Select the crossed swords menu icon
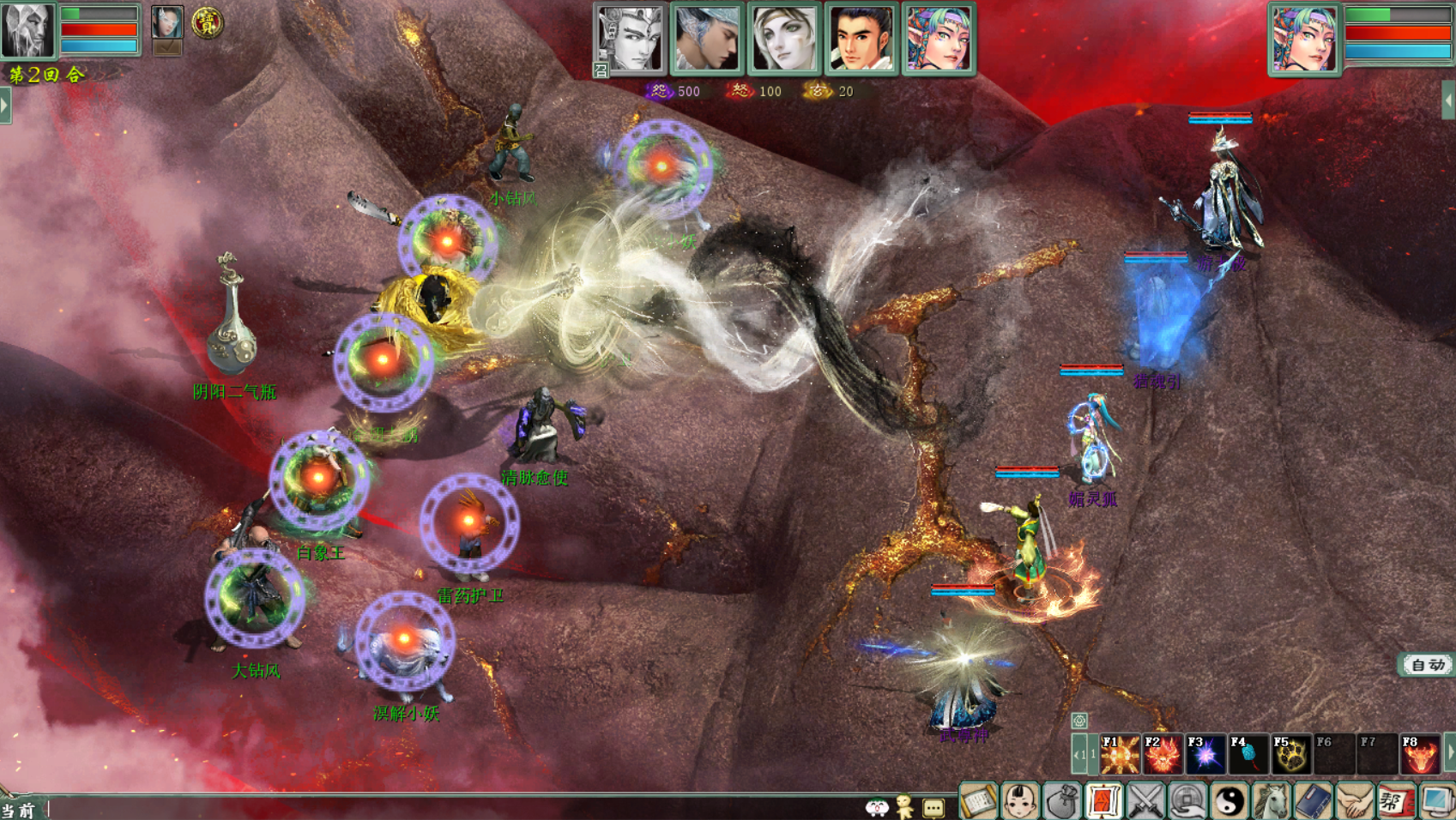The image size is (1456, 820). click(x=1145, y=802)
